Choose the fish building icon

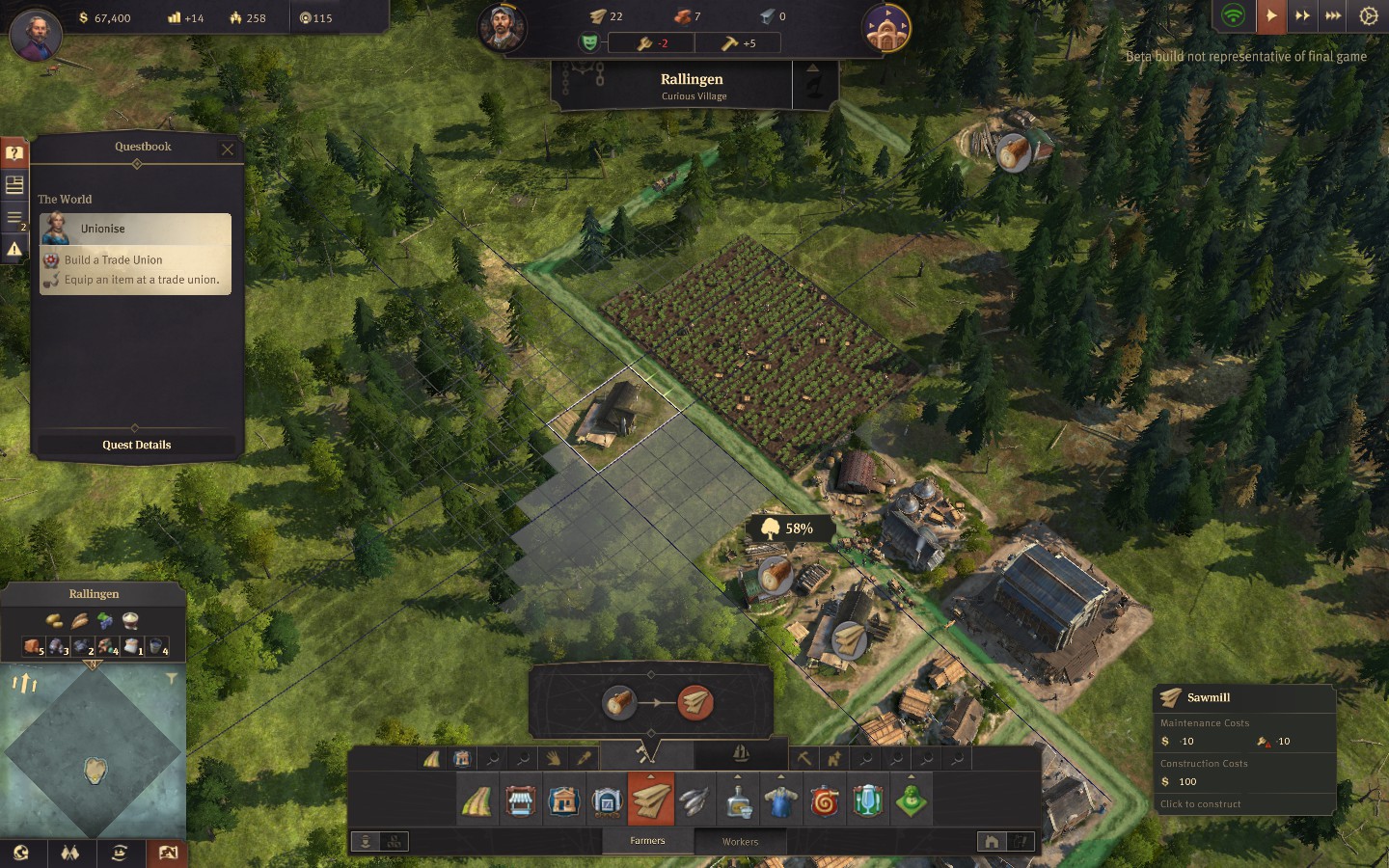click(694, 801)
